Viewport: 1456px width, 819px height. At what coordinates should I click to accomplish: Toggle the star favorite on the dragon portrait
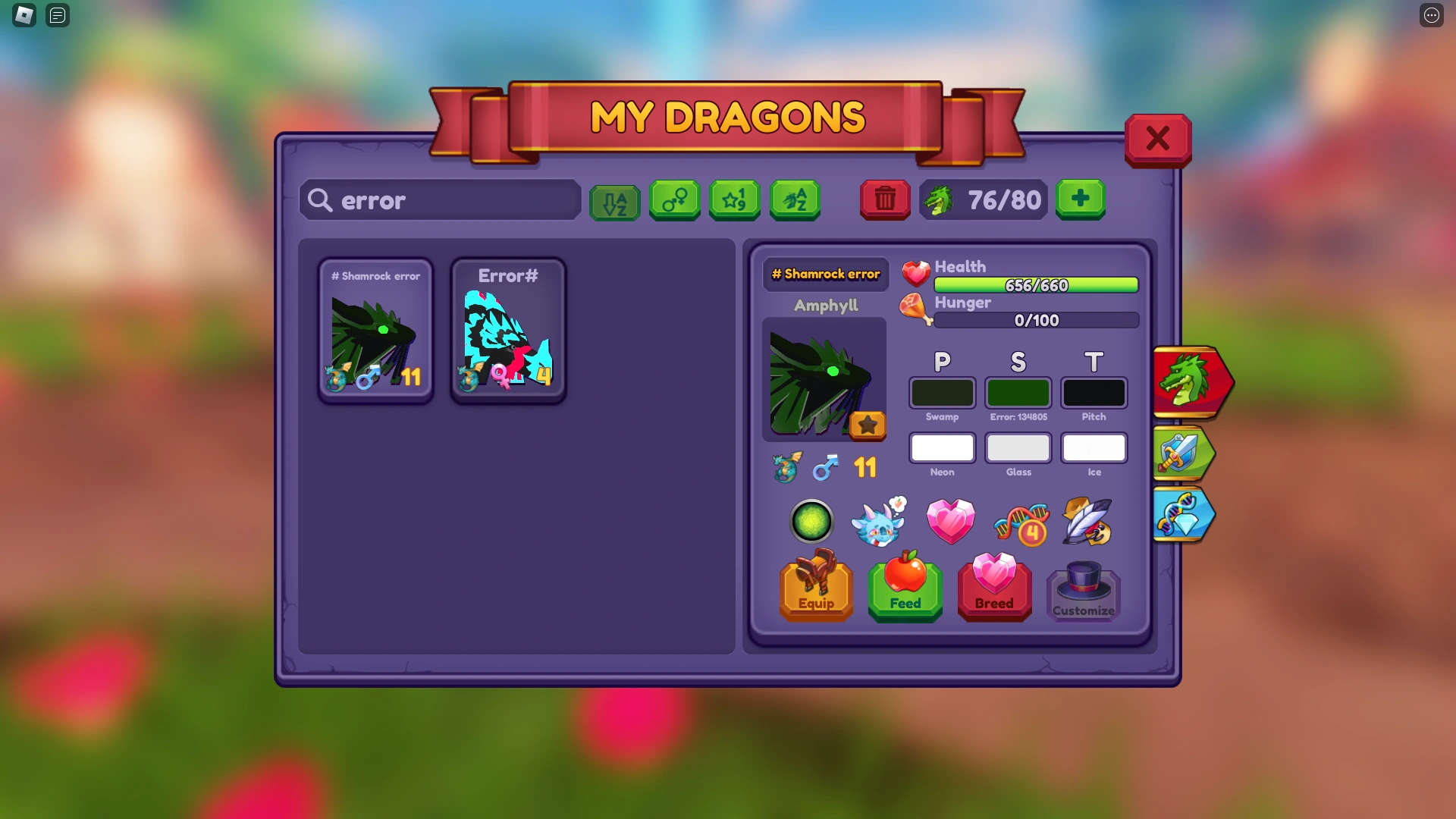tap(868, 425)
